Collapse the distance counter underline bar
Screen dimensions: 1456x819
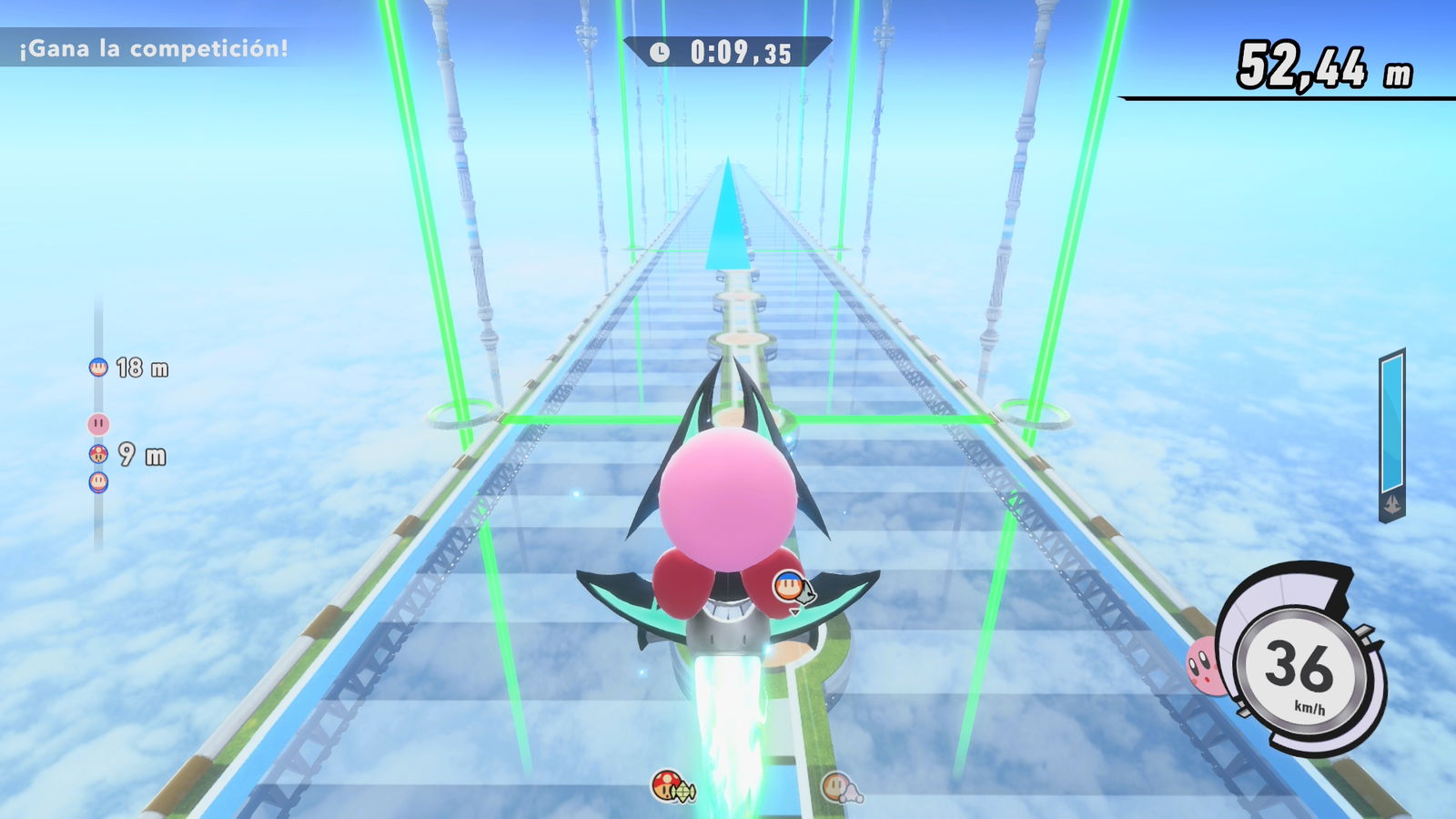click(1285, 98)
